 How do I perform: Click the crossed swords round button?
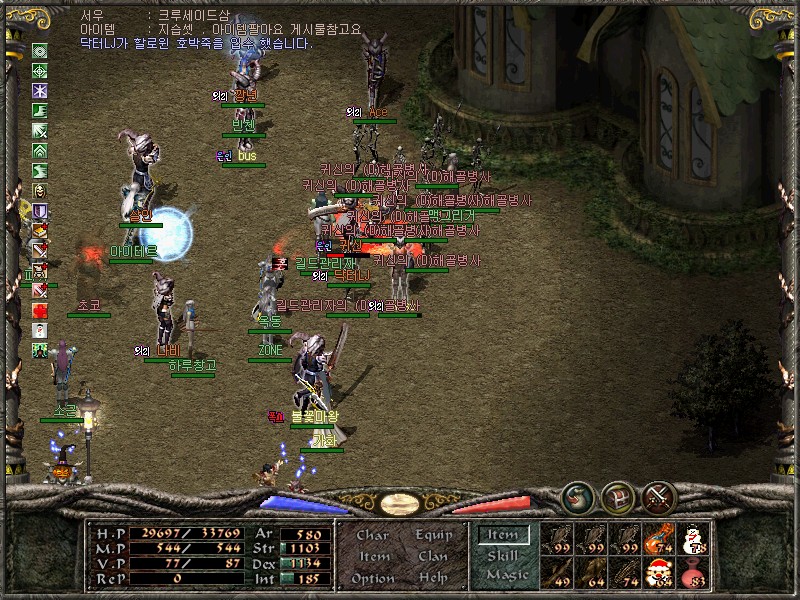658,495
